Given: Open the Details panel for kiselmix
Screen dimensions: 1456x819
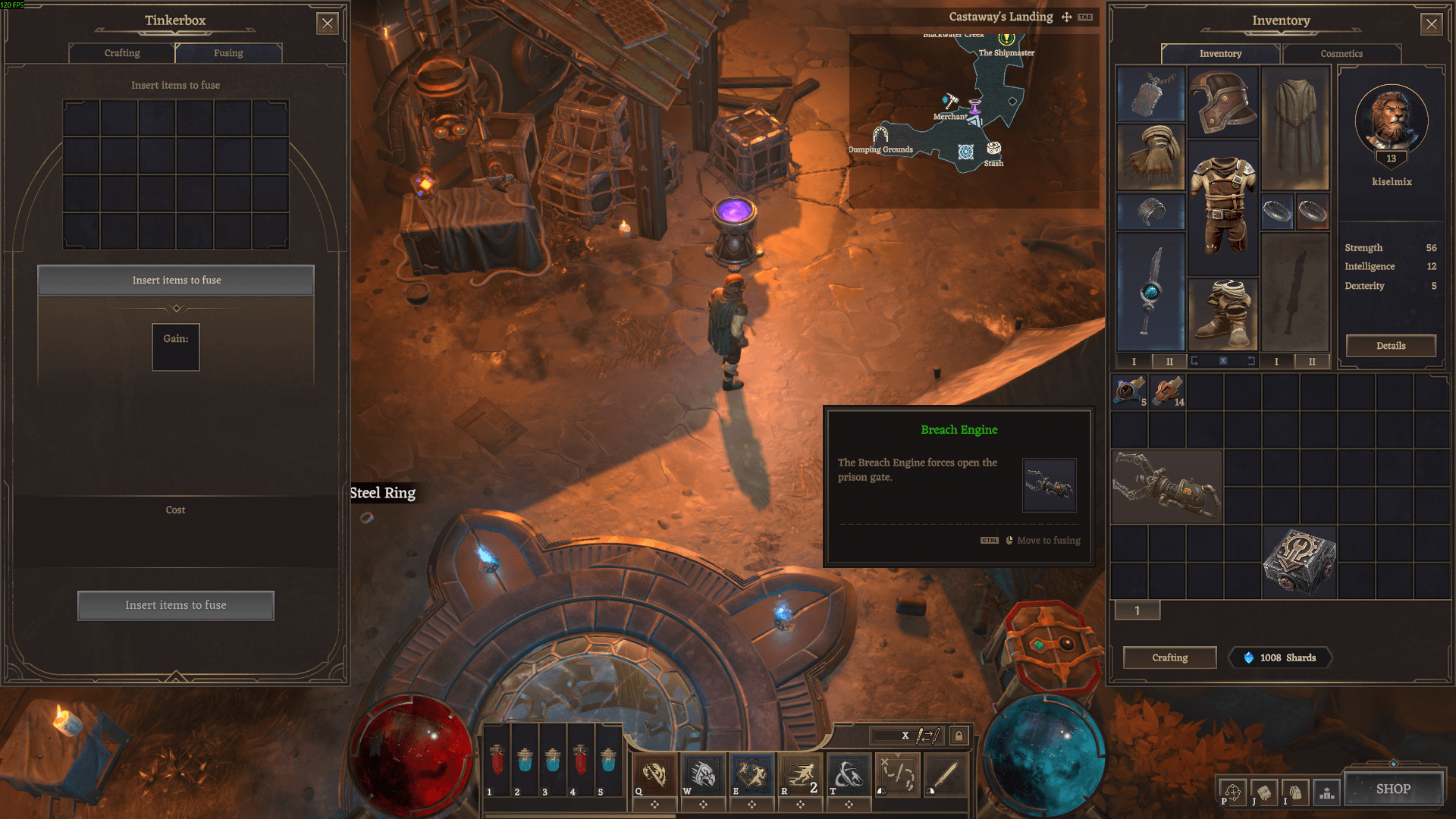Looking at the screenshot, I should [x=1390, y=345].
